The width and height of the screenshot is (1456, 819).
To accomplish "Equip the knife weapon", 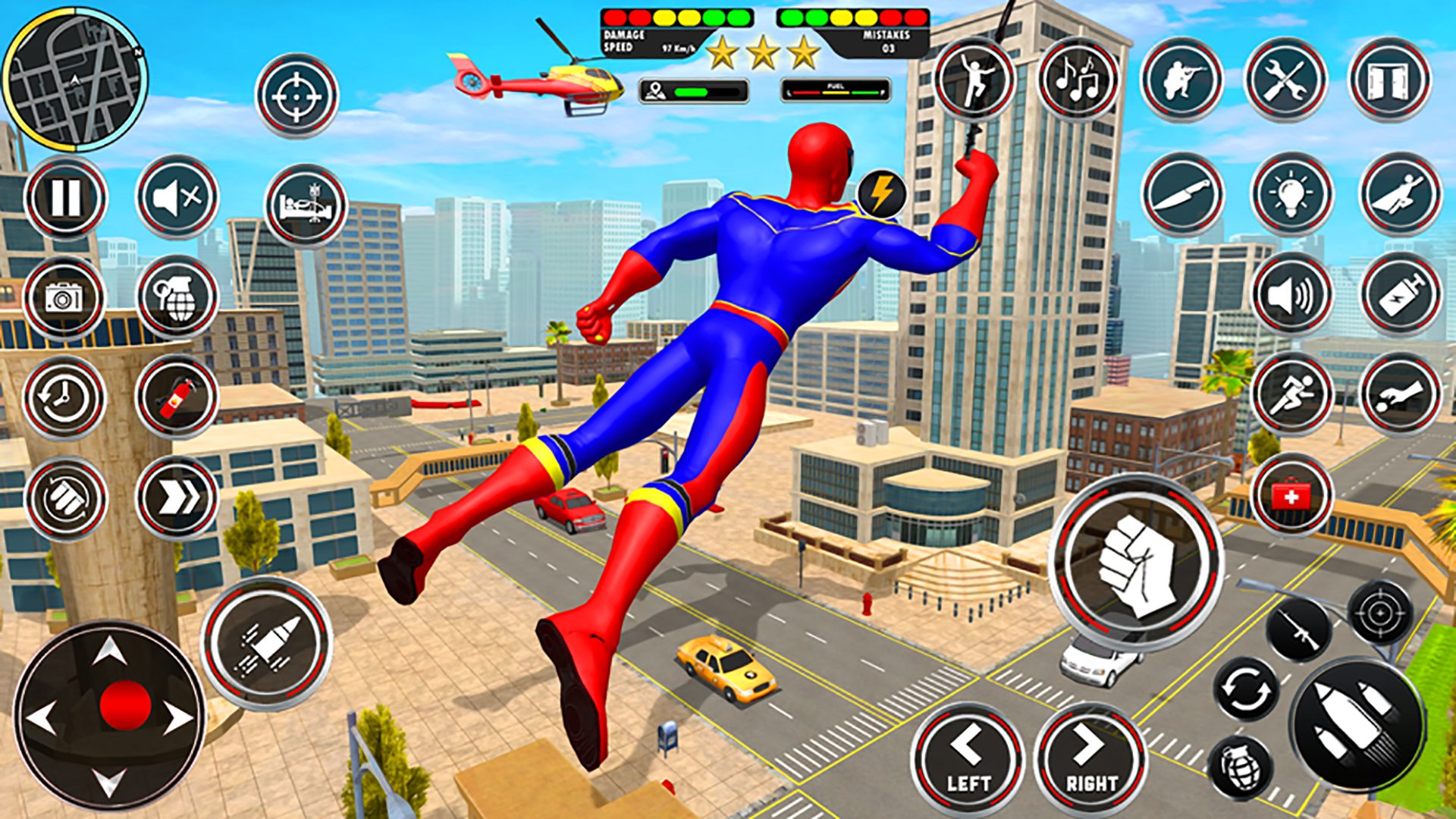I will [x=1182, y=195].
